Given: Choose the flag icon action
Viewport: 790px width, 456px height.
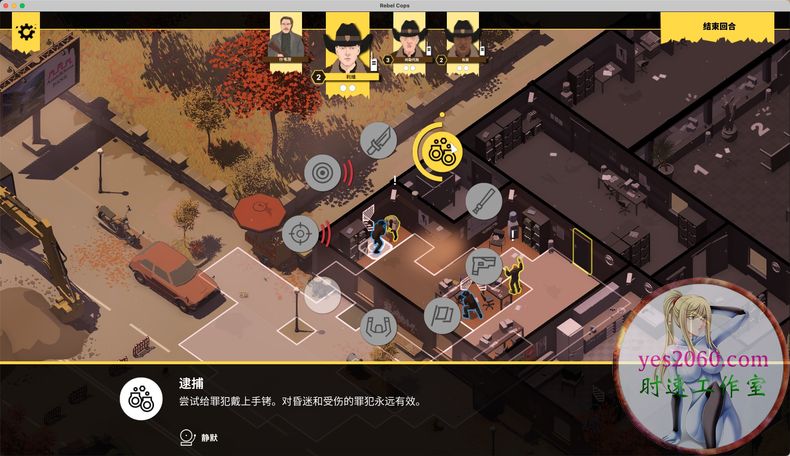Looking at the screenshot, I should click(x=442, y=315).
